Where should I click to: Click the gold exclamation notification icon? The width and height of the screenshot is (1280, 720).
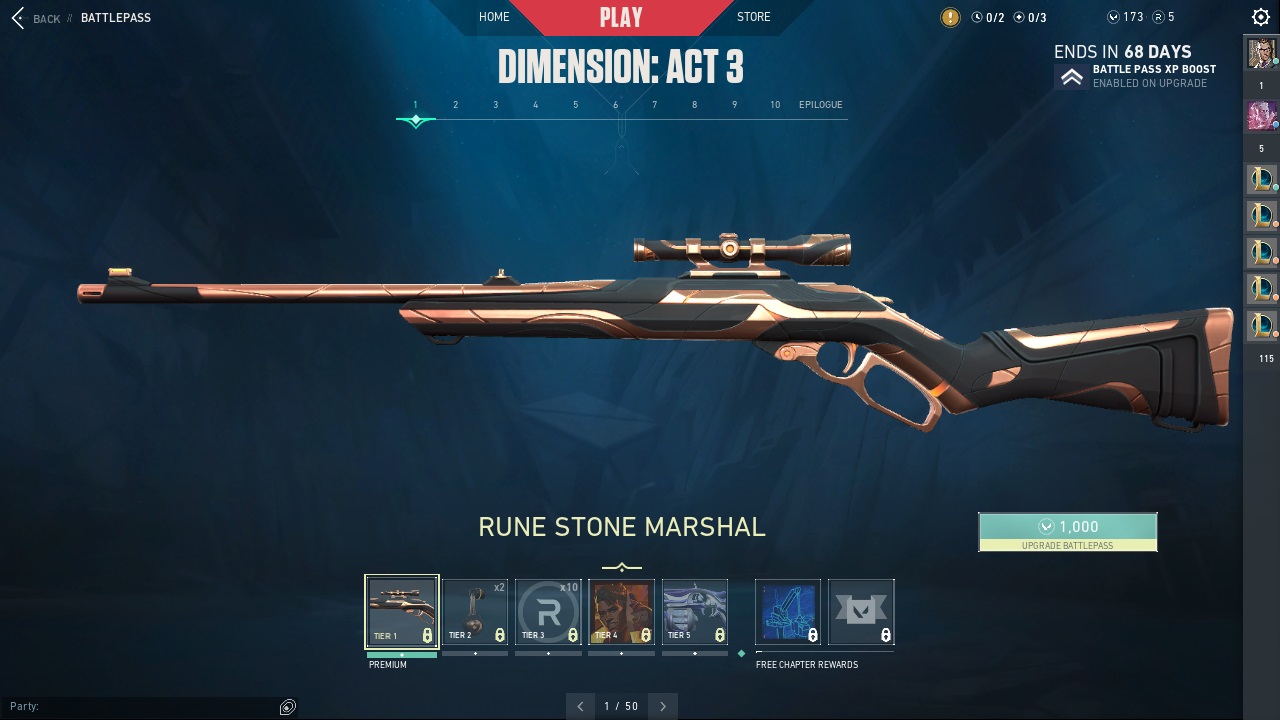tap(949, 17)
